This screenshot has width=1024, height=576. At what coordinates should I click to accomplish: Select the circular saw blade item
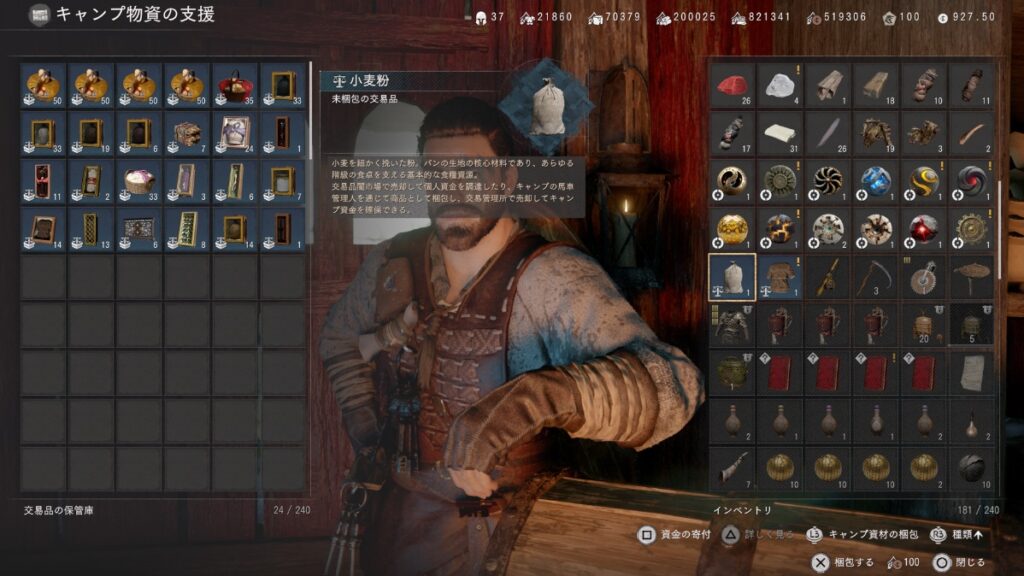coord(924,277)
